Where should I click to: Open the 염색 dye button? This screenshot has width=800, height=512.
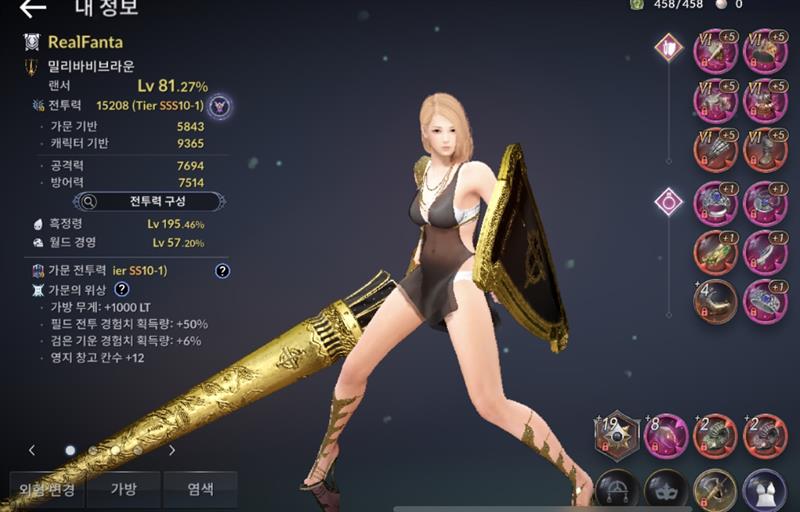click(x=200, y=490)
